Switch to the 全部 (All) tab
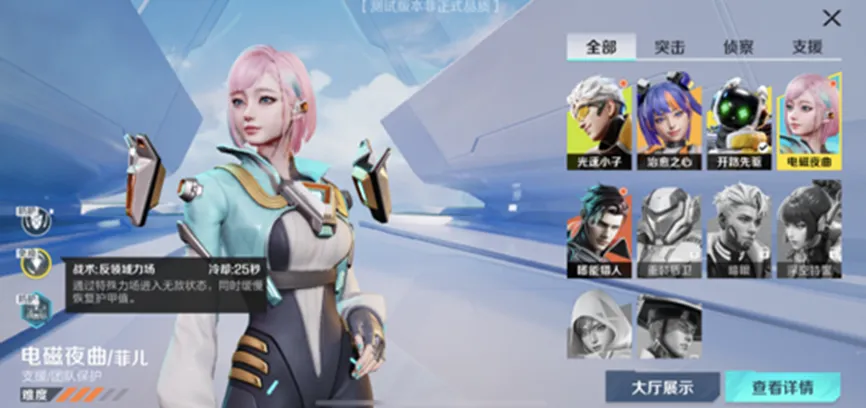Screen dimensions: 866x408 pyautogui.click(x=598, y=47)
